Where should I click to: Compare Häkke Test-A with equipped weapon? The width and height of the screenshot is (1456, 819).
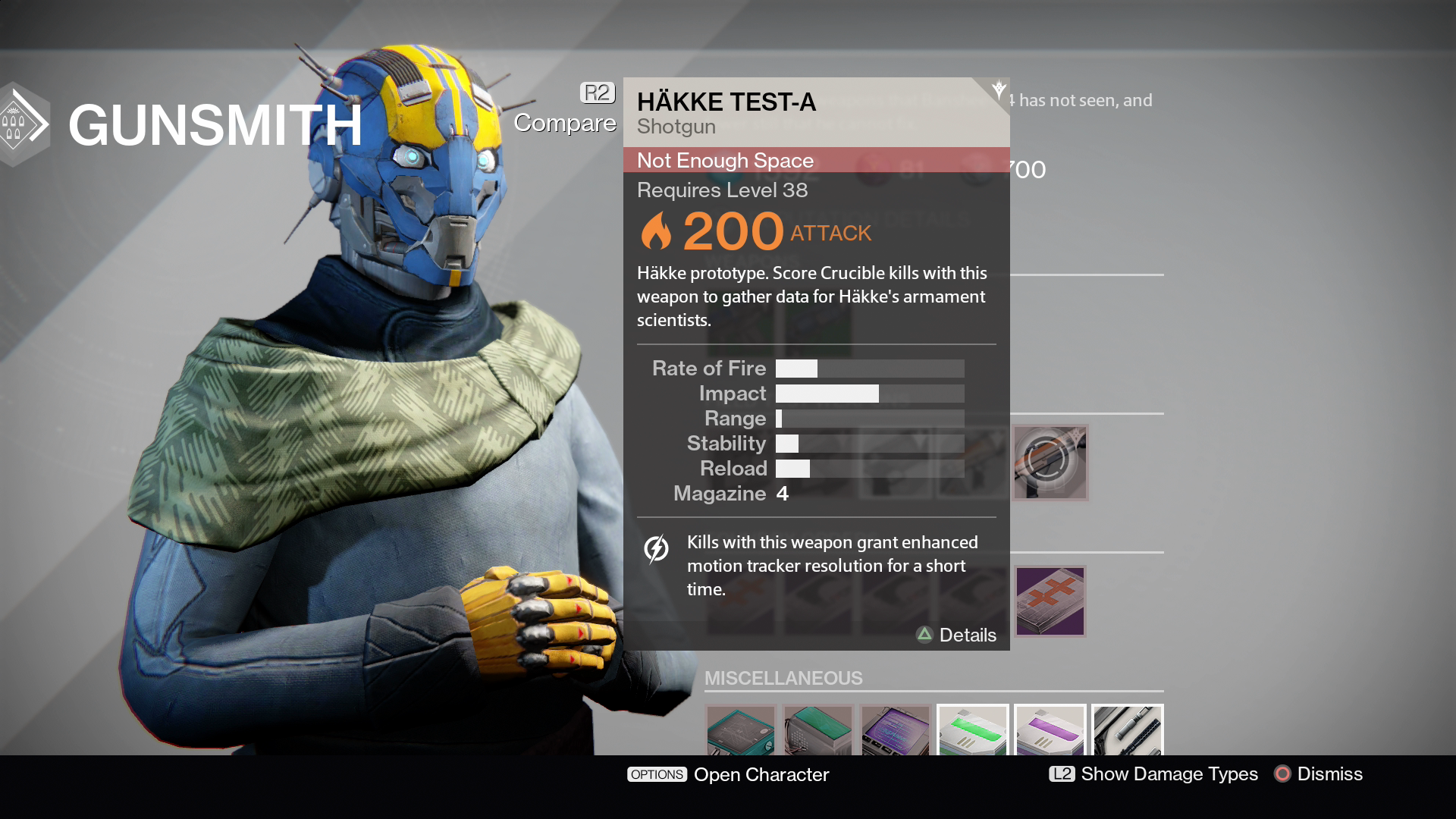[x=566, y=111]
